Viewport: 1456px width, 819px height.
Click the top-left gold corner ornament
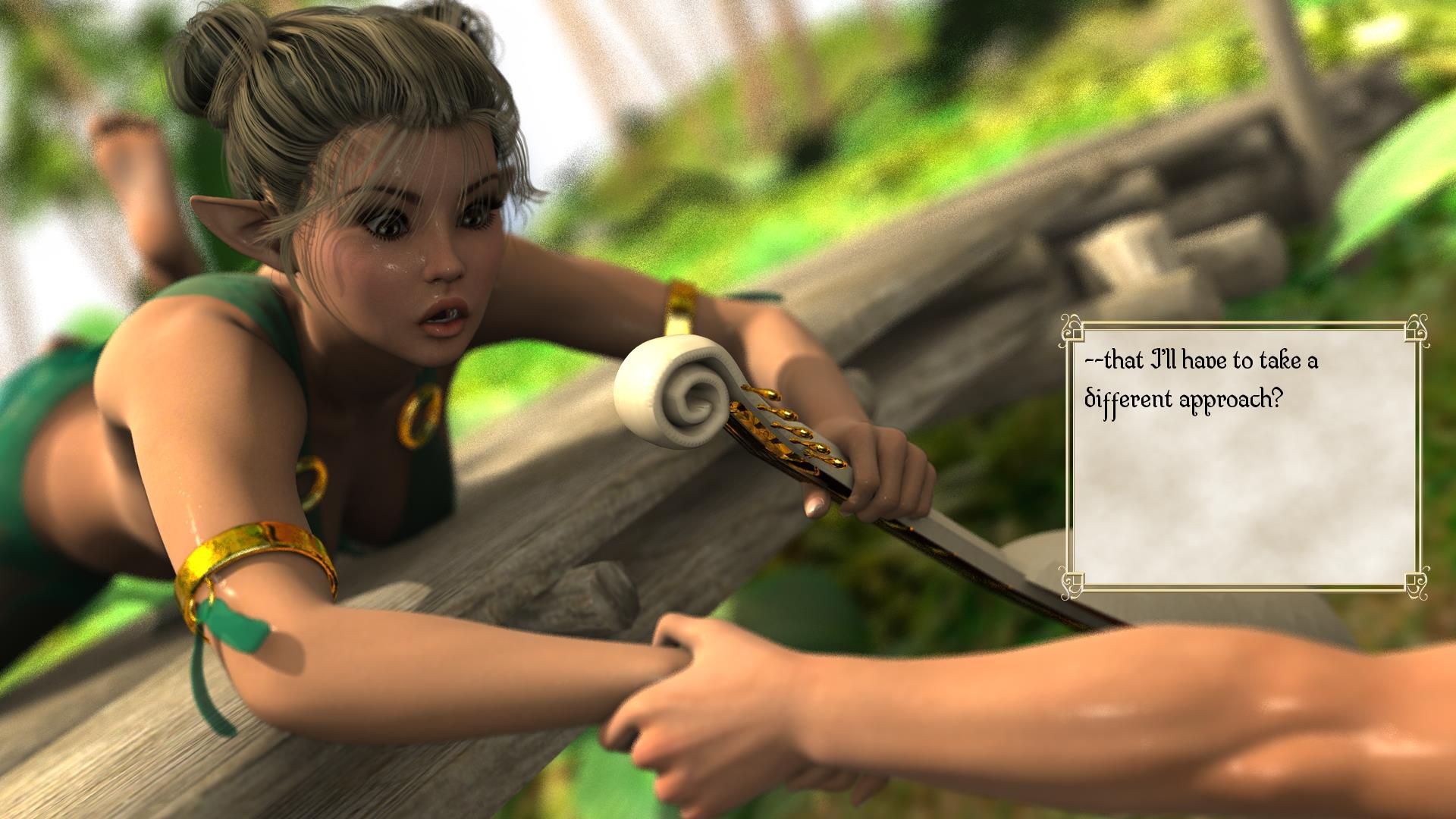(x=1072, y=328)
